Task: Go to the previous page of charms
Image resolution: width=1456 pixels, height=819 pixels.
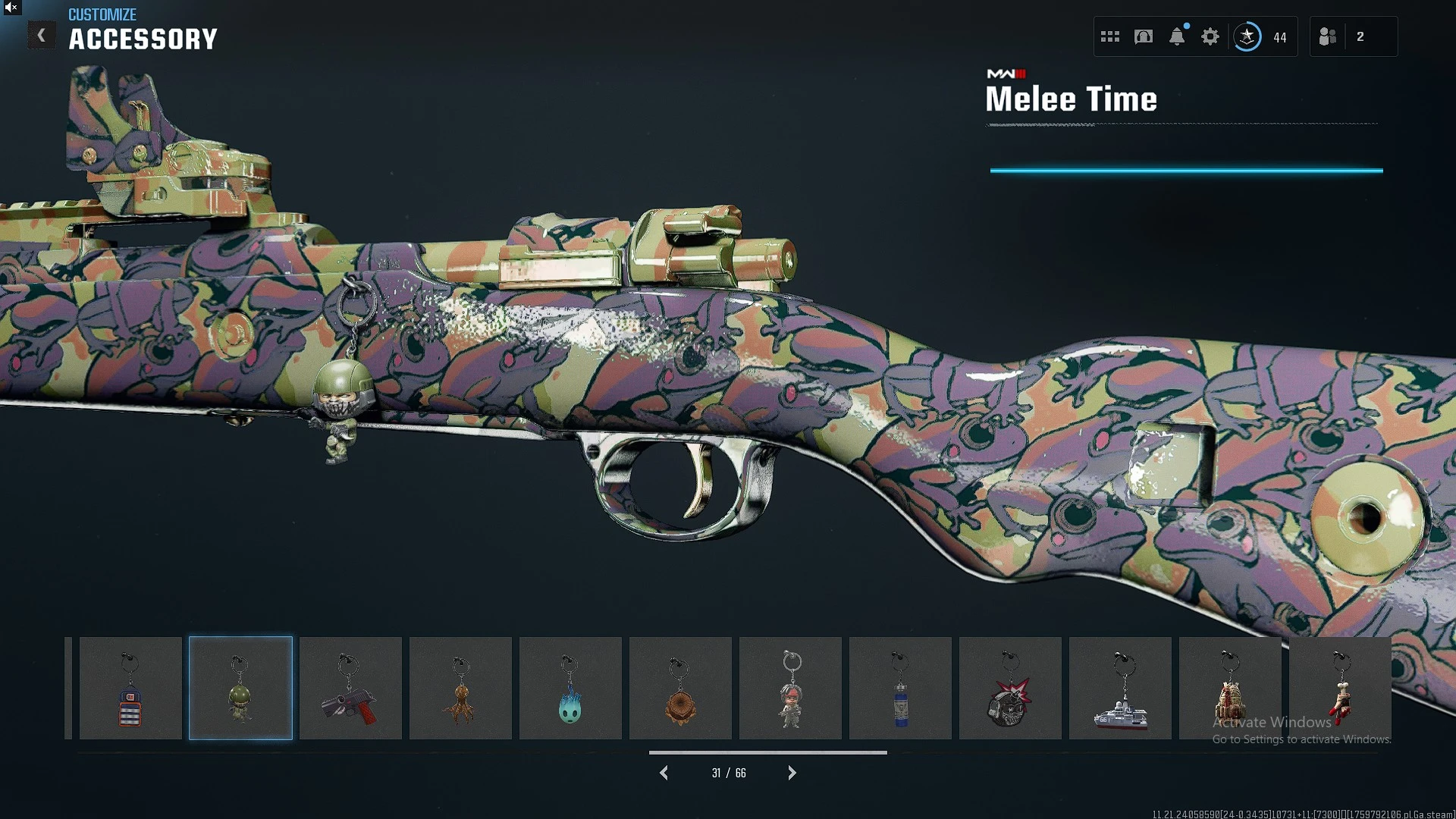Action: pos(664,773)
